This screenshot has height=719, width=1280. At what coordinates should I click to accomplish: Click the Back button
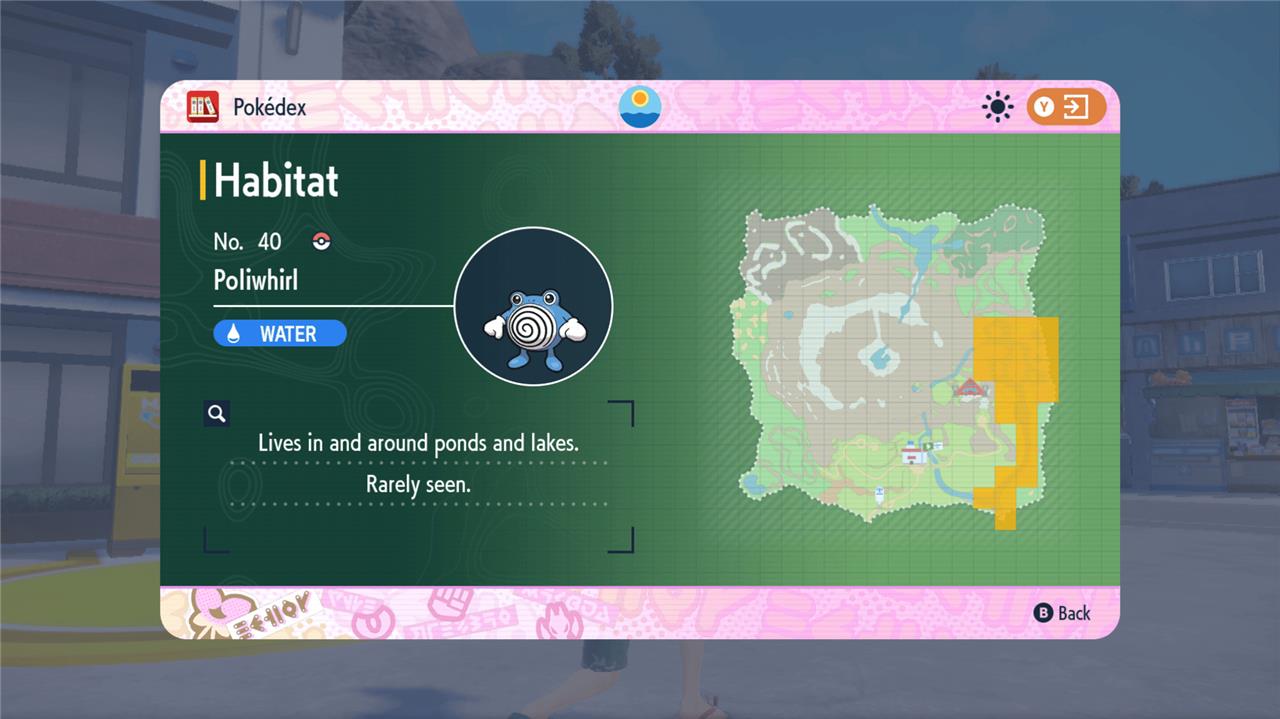coord(1062,613)
